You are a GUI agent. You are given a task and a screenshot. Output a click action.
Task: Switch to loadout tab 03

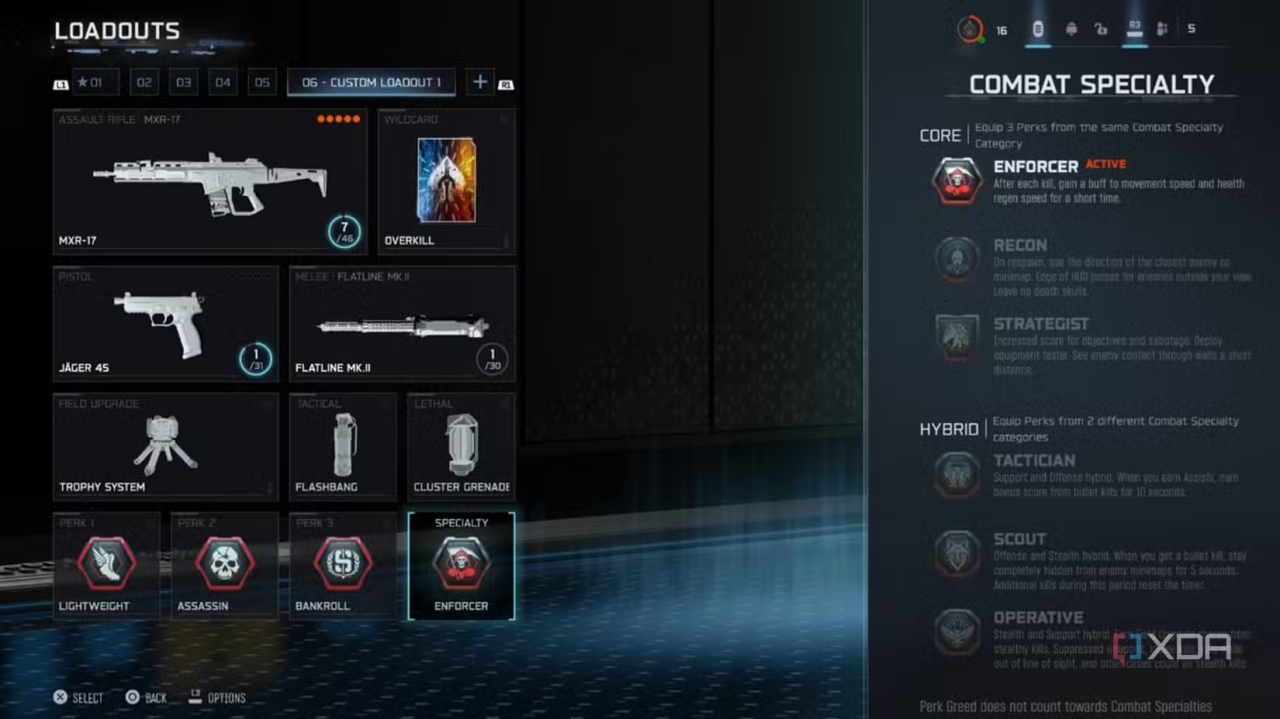click(x=183, y=82)
